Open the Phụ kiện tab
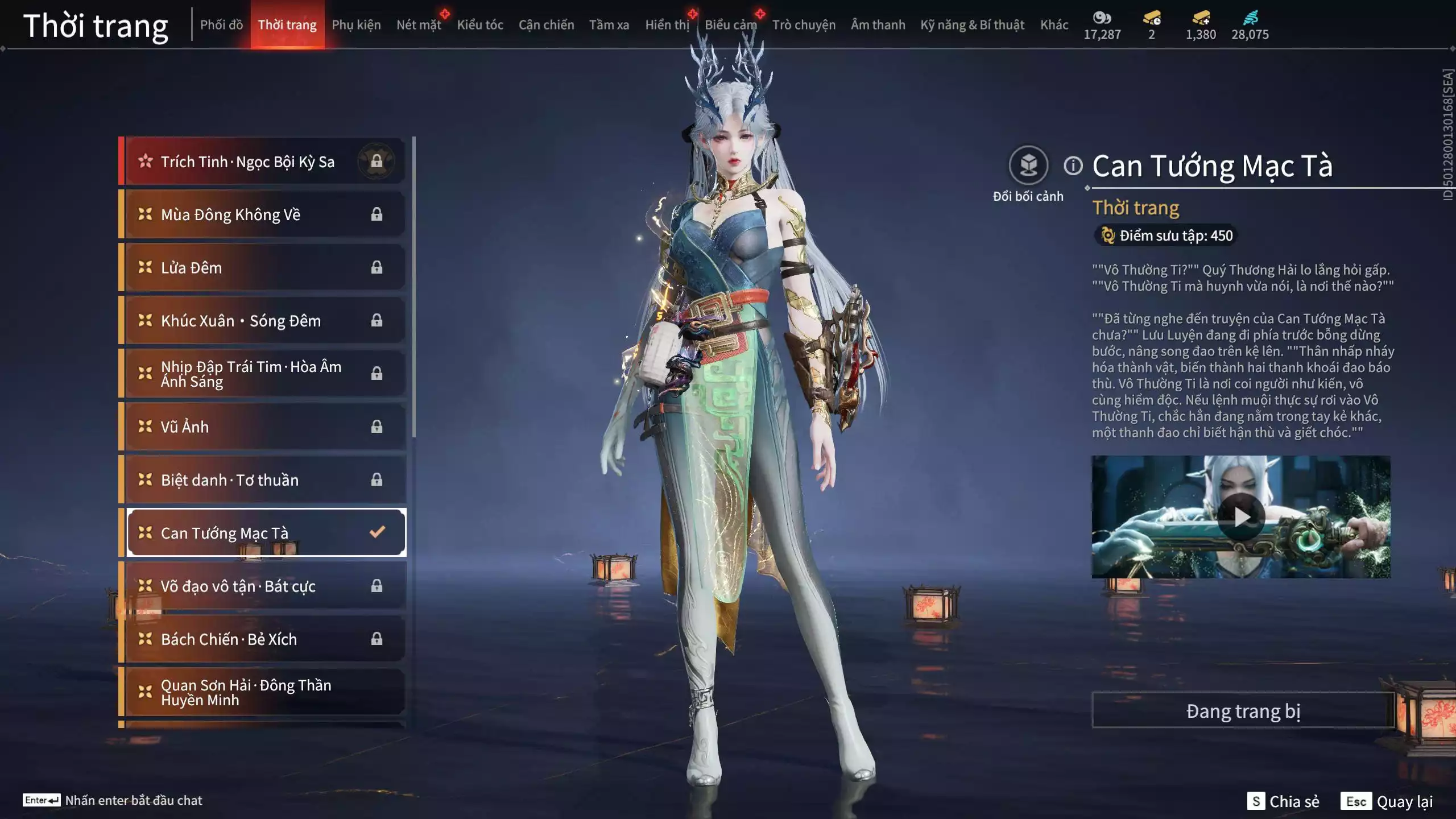 point(356,25)
